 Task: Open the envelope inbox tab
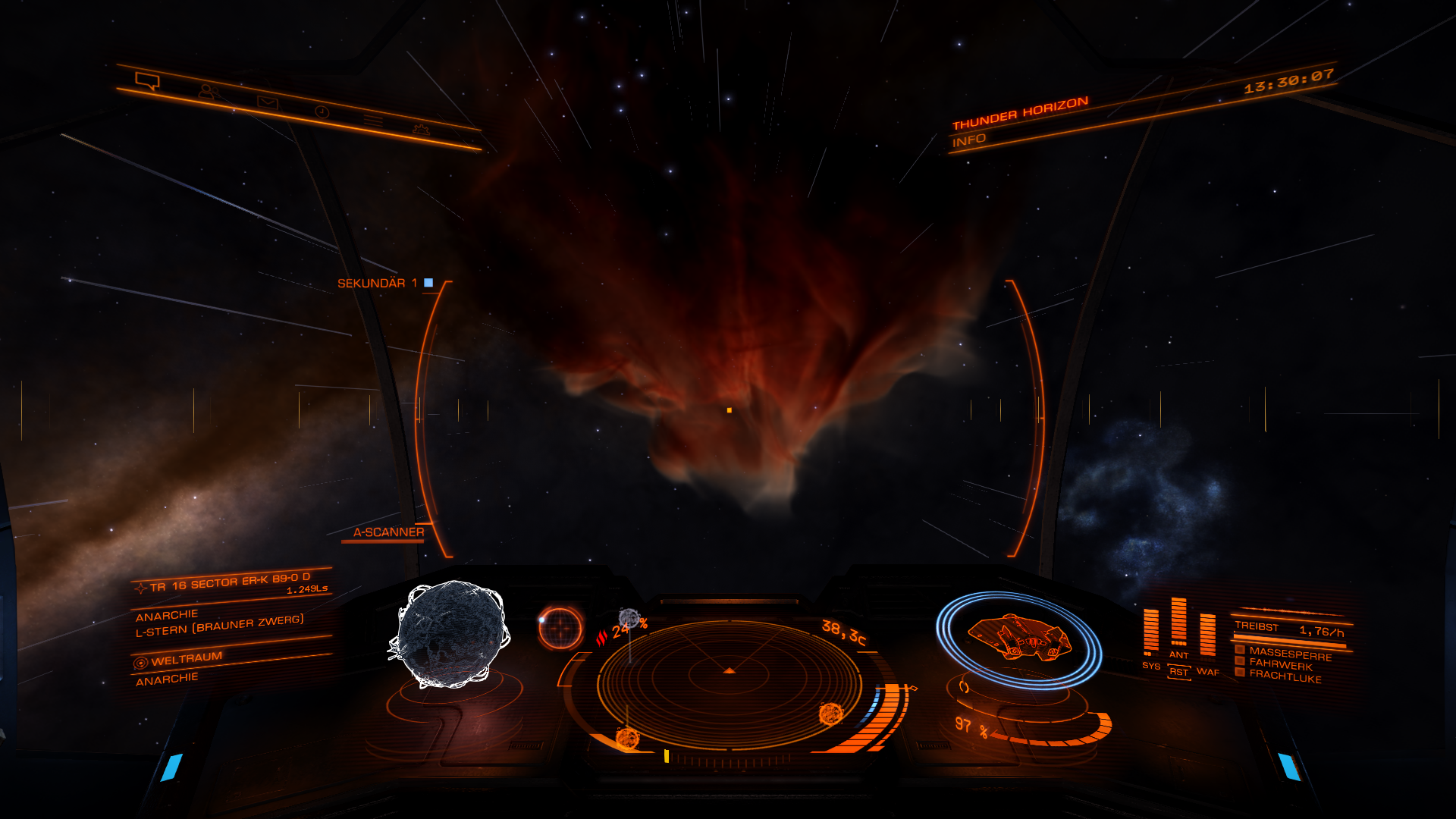click(x=267, y=102)
